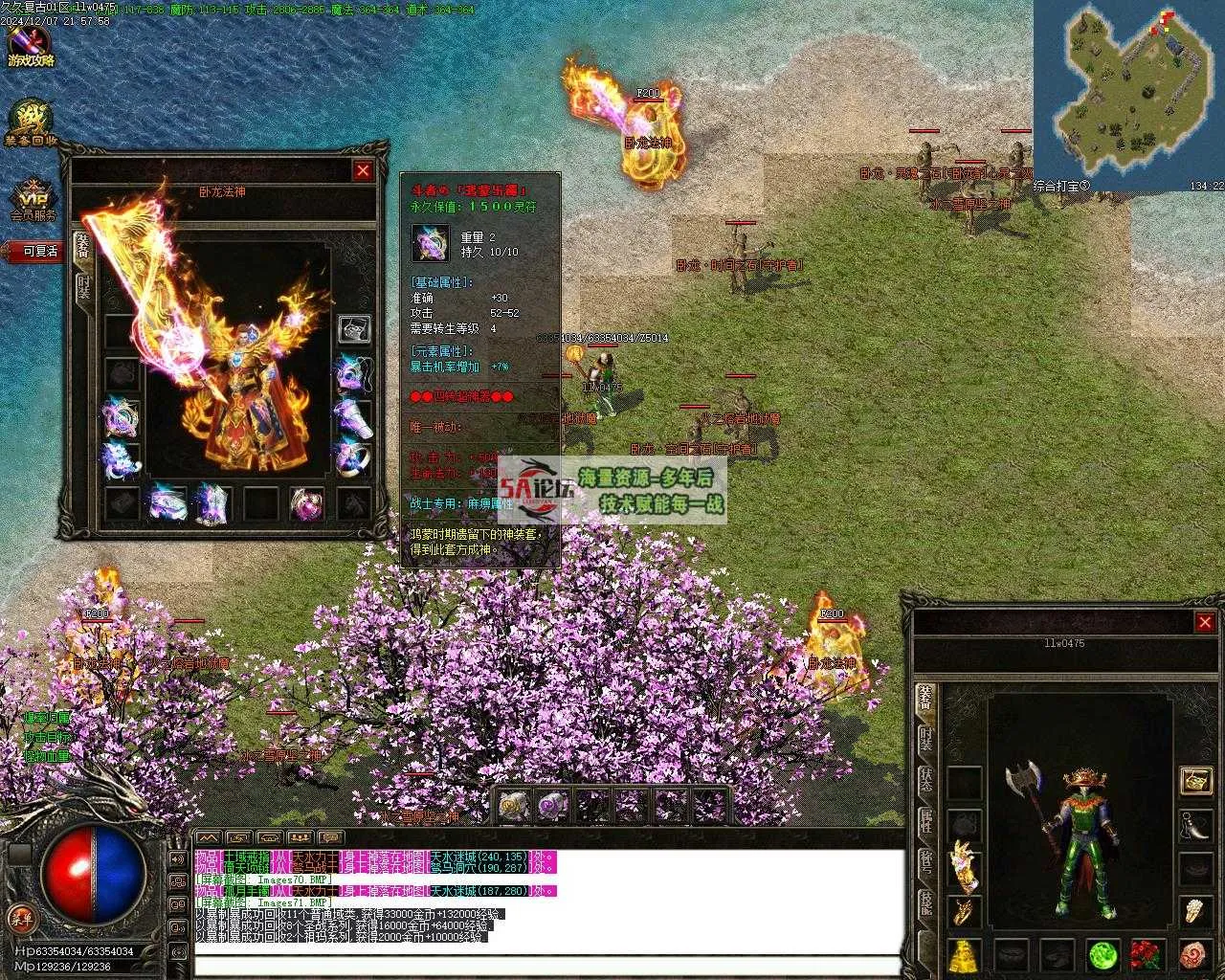
Task: Open the round 菜单 menu button
Action: pyautogui.click(x=21, y=918)
